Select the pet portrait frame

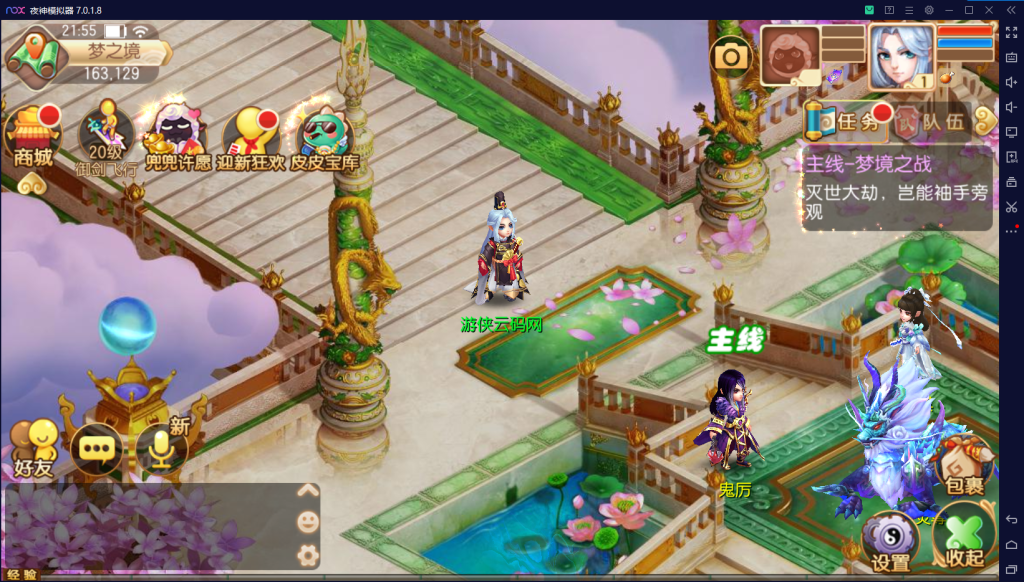point(790,55)
